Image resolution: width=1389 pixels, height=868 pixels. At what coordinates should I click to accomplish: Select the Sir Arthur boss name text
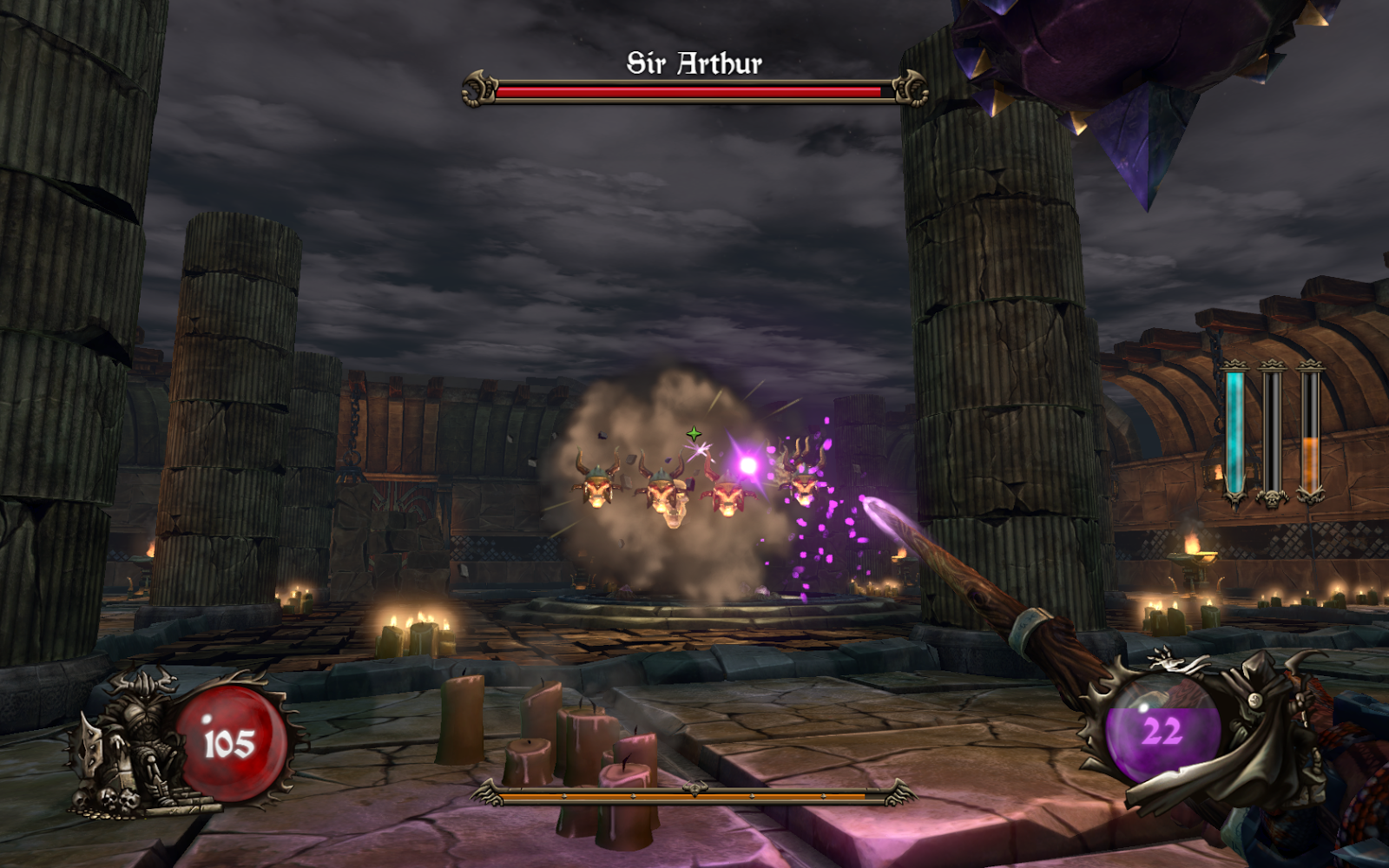tap(694, 61)
